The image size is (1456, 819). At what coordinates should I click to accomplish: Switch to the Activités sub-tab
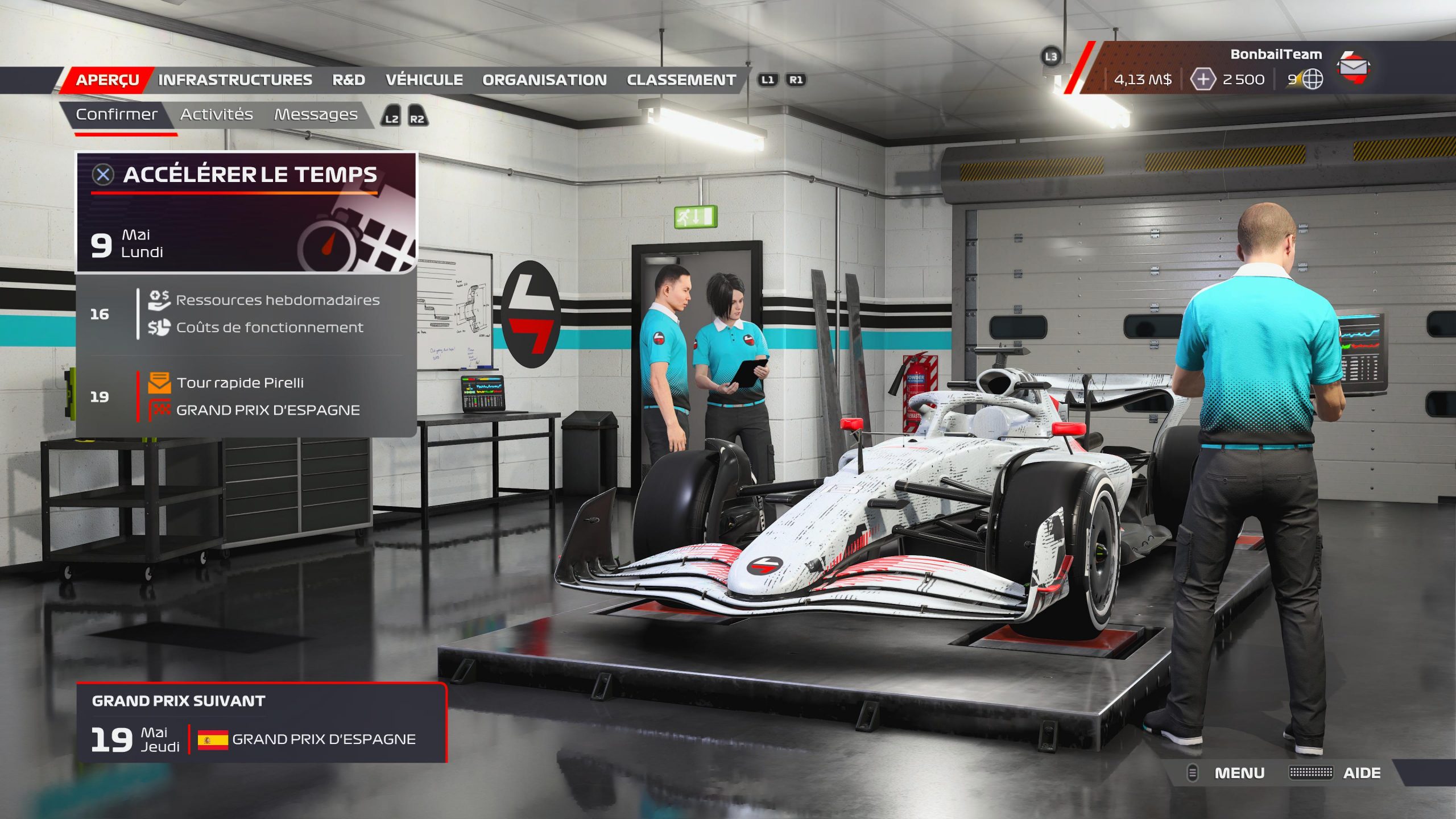(x=216, y=115)
